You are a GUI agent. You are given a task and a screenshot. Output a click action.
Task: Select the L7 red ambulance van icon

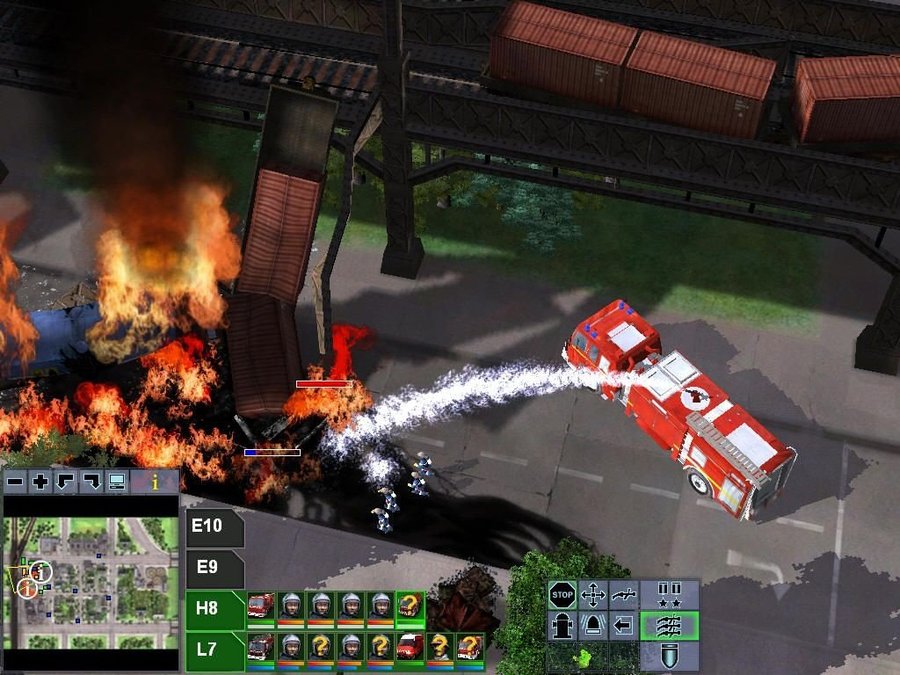click(409, 647)
